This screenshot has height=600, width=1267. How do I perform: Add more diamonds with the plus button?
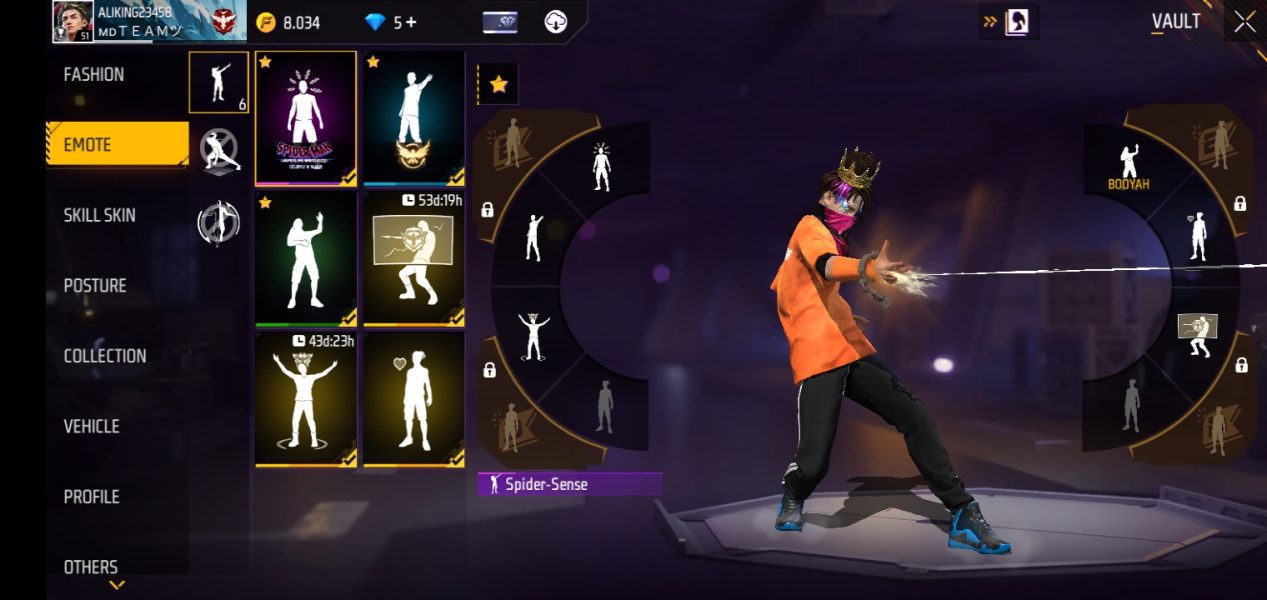pos(410,22)
